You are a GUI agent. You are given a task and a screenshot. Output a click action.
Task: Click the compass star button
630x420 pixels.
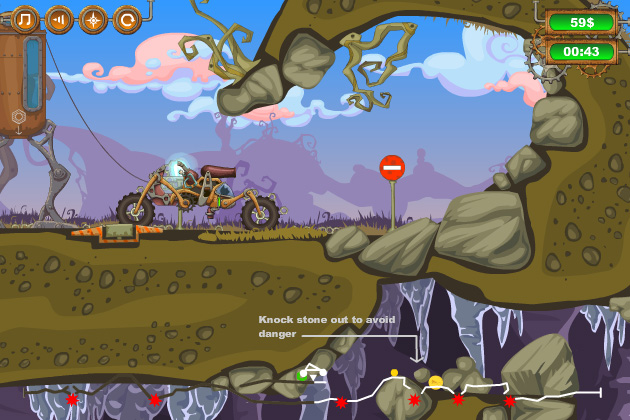pos(93,18)
